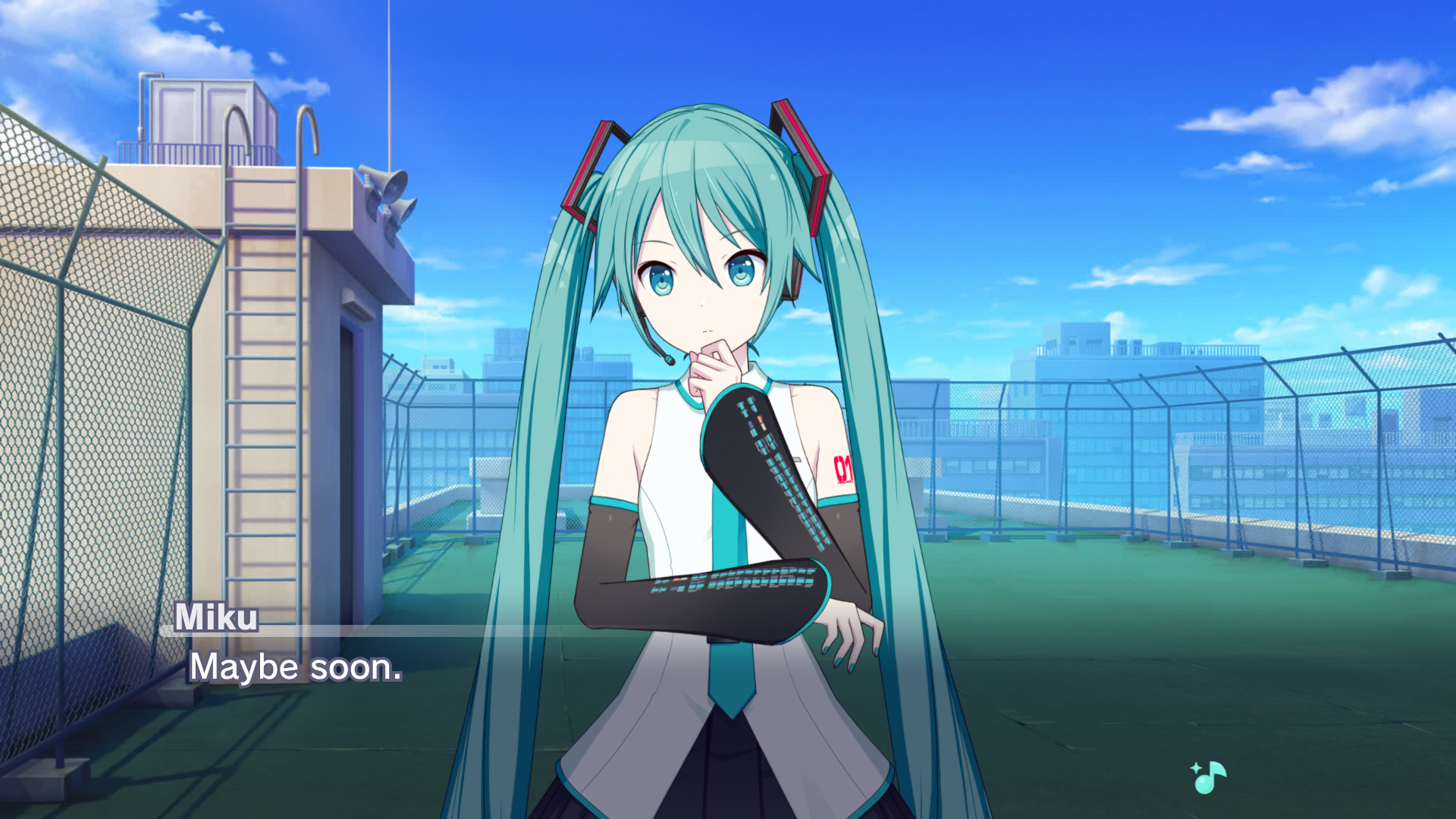Click the music note continue icon
The height and width of the screenshot is (819, 1456).
pos(1209,777)
